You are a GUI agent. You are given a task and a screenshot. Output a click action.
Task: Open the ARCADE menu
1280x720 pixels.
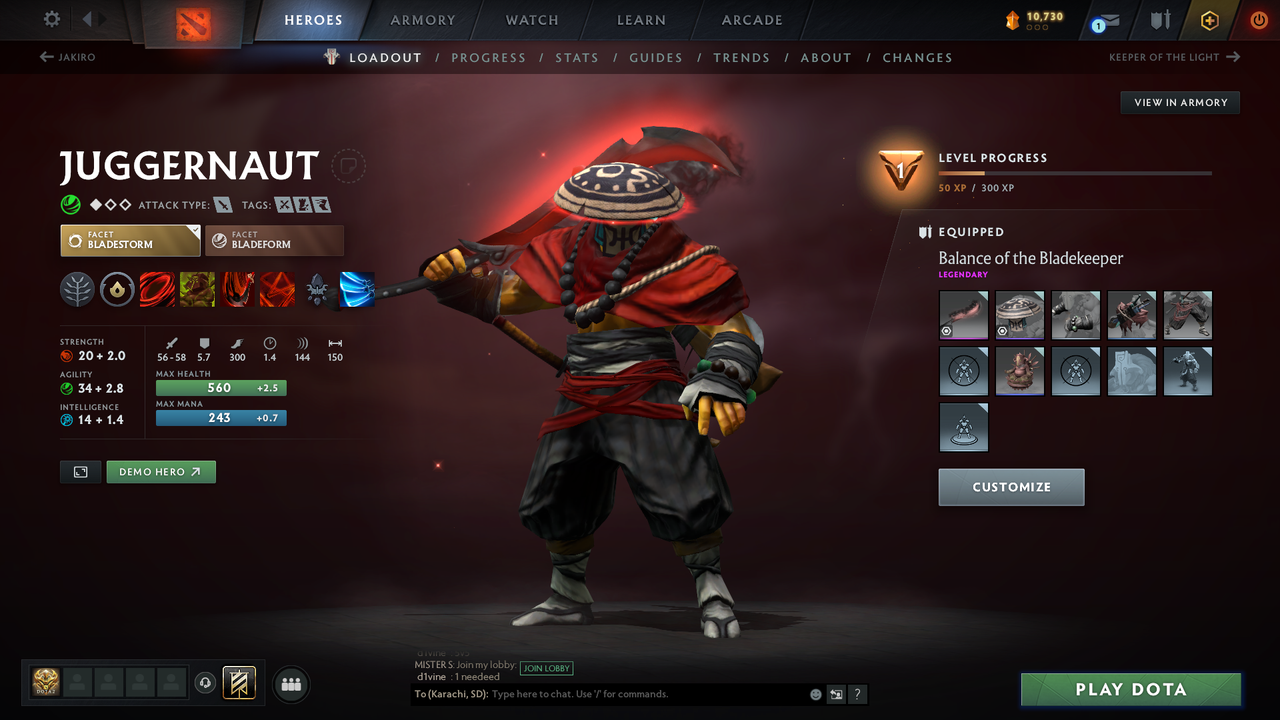click(751, 20)
